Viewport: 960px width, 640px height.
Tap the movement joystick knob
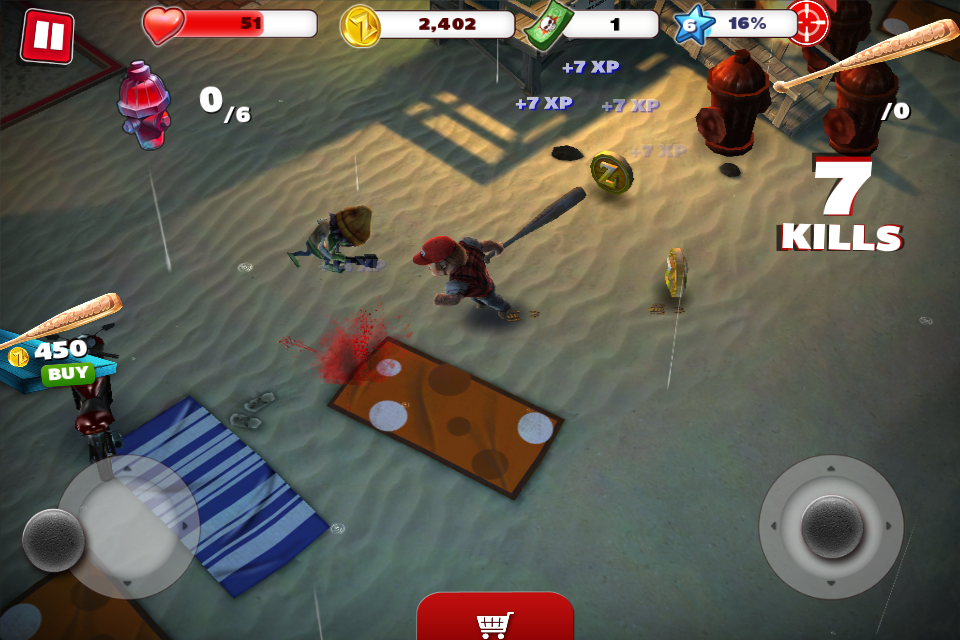coord(53,540)
